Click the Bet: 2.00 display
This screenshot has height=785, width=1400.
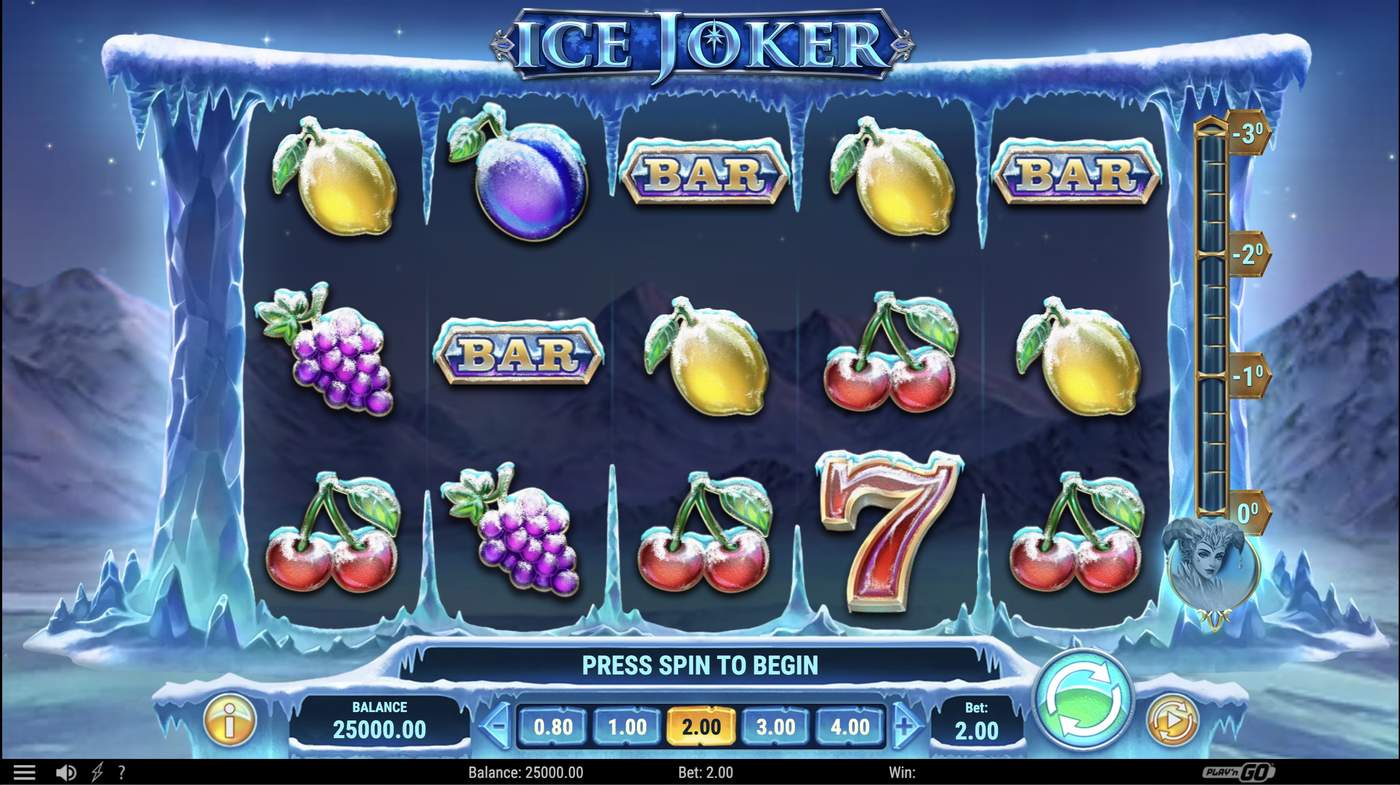click(977, 719)
